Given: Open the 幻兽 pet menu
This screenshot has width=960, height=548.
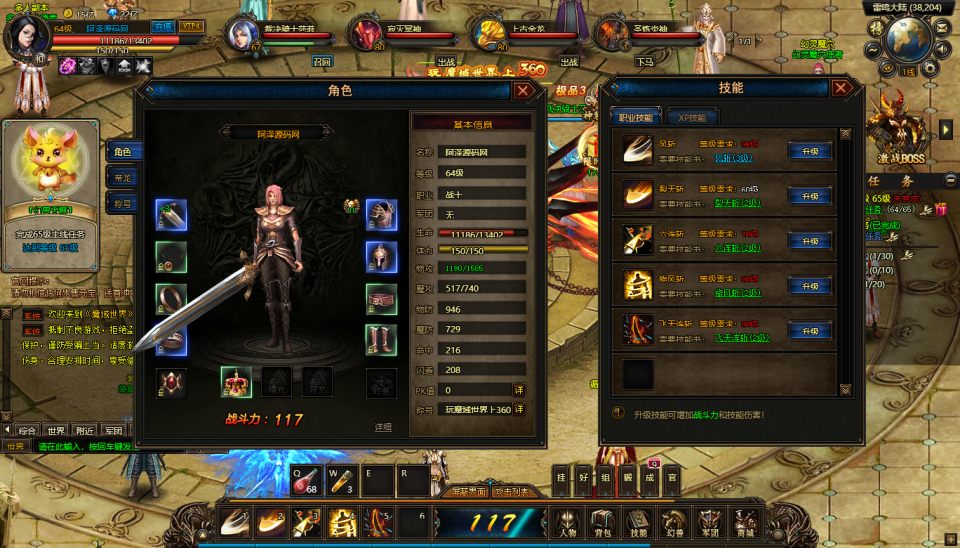Looking at the screenshot, I should point(673,522).
